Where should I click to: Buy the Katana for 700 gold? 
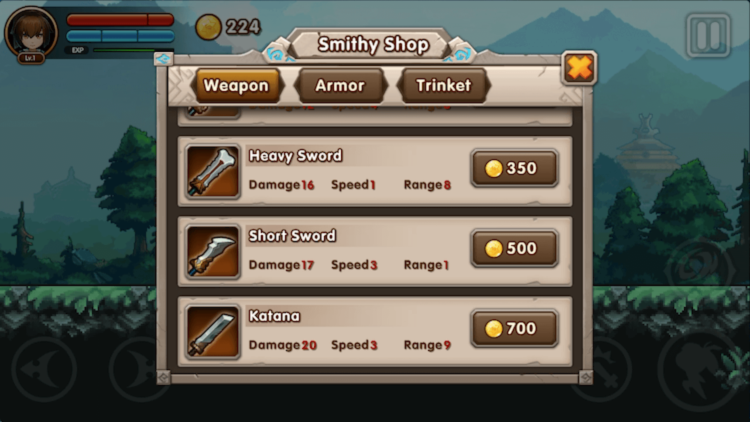point(514,328)
